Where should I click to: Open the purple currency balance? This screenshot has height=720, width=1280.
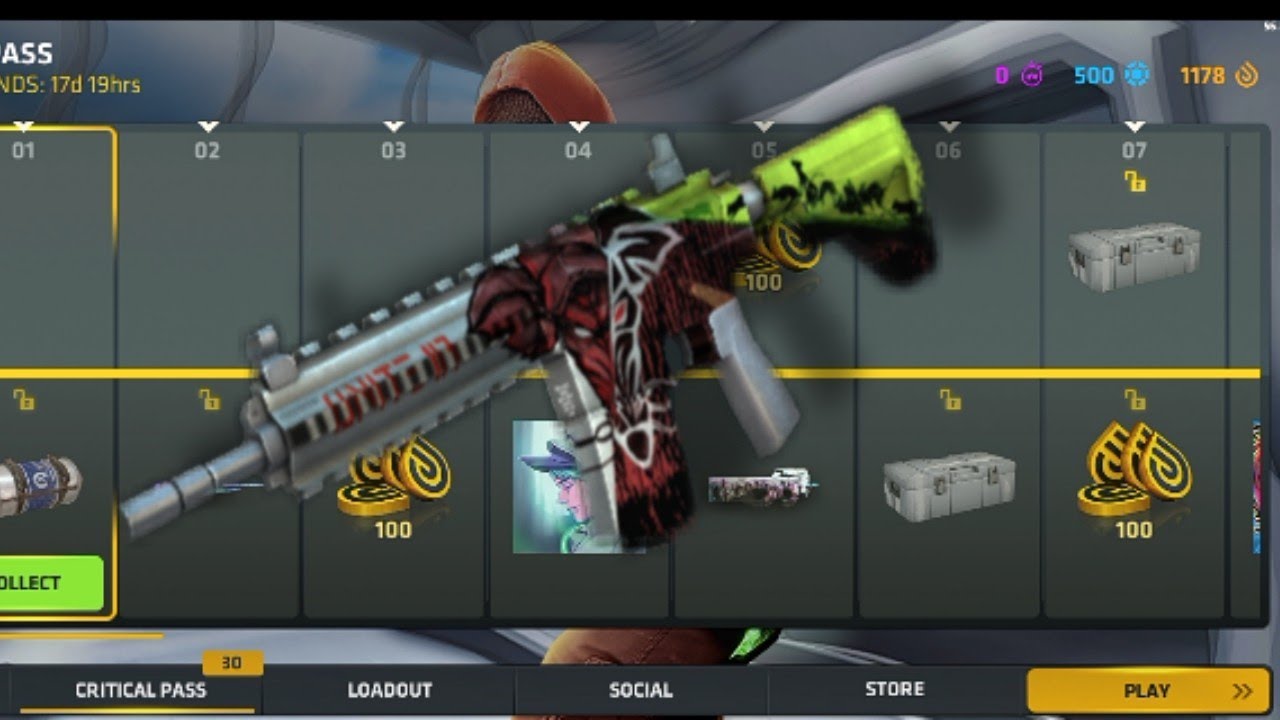coord(1019,76)
